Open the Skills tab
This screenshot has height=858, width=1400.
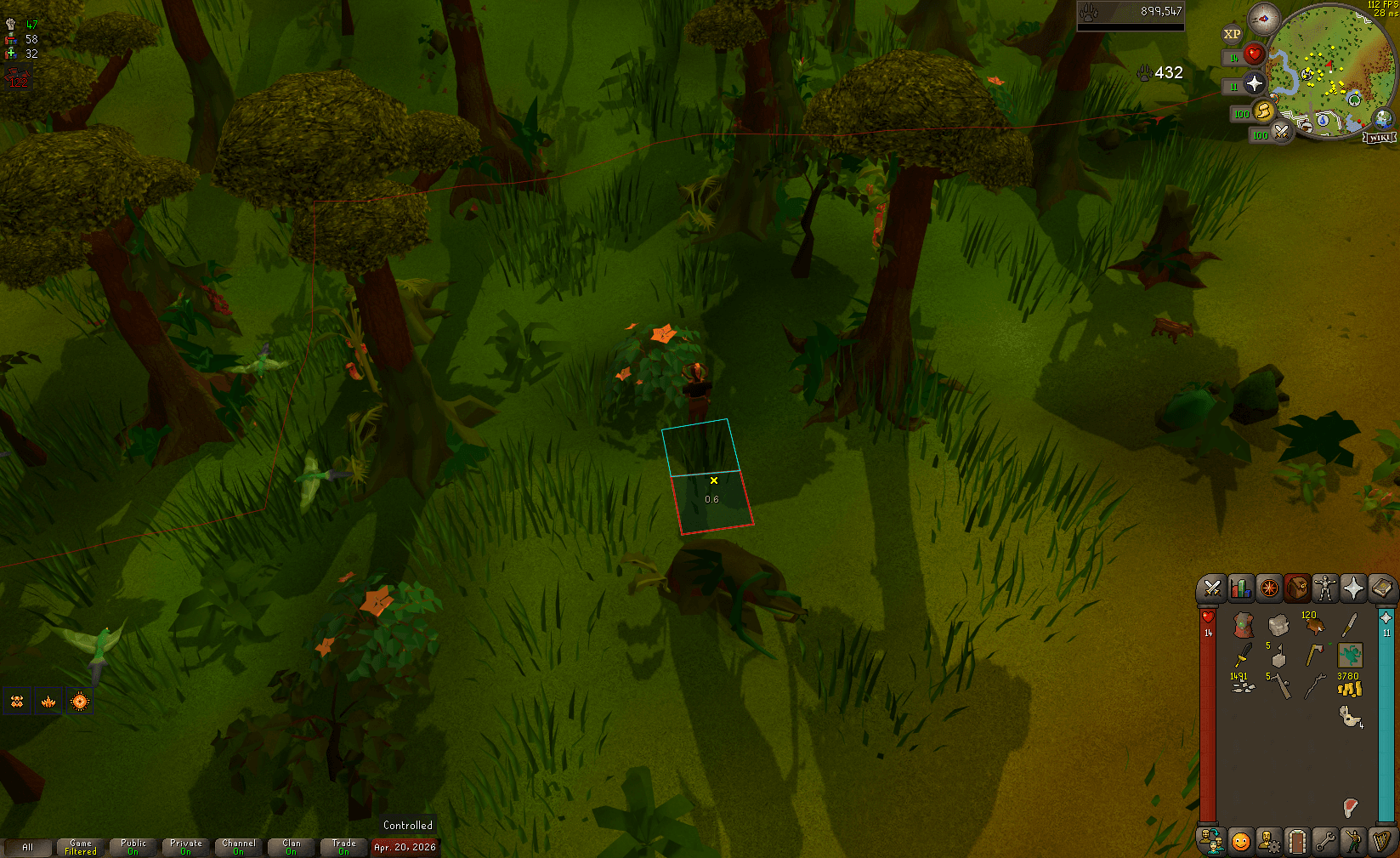[x=1239, y=588]
